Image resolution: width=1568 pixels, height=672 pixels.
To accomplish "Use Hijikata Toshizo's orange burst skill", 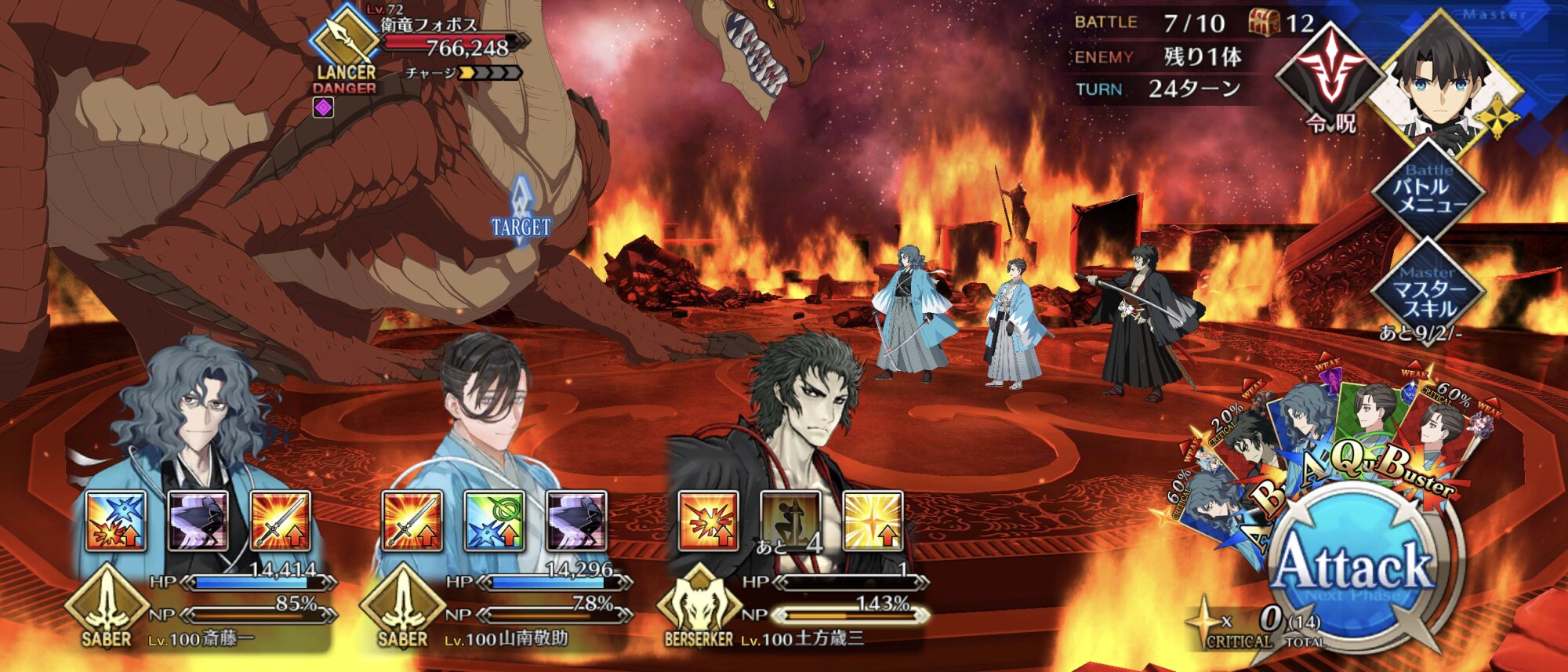I will point(708,521).
